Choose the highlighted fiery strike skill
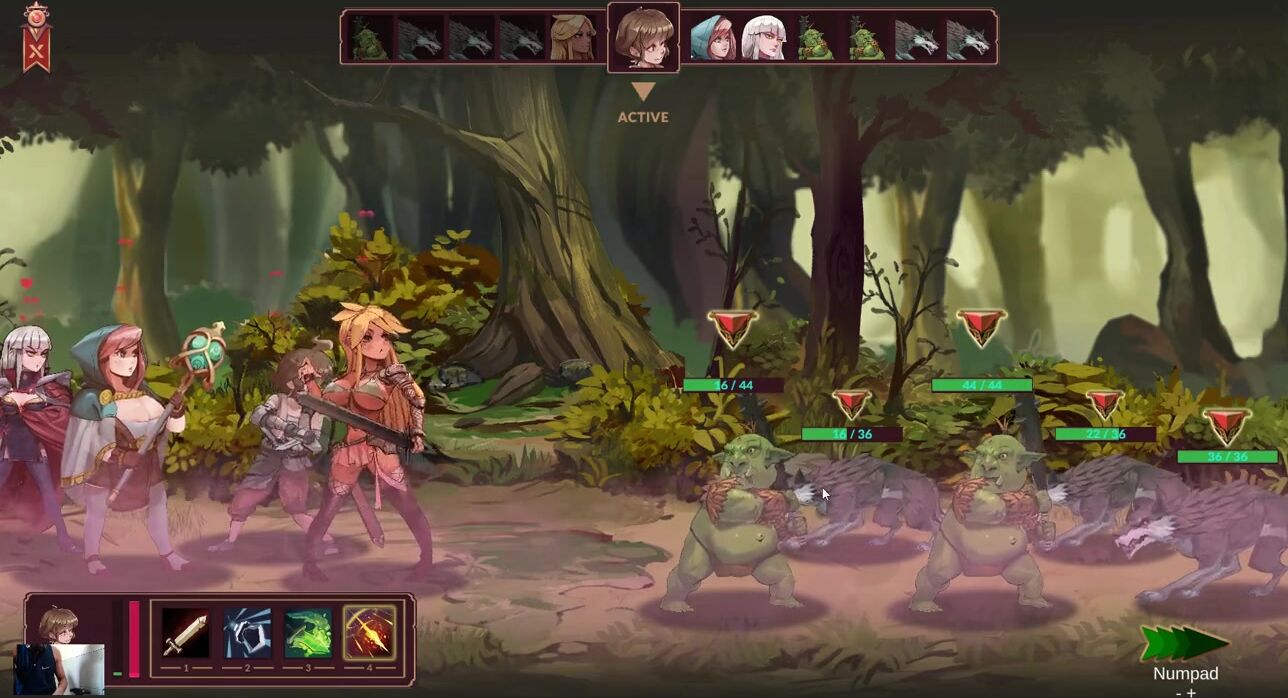Screen dimensions: 1288x698 (x=369, y=633)
